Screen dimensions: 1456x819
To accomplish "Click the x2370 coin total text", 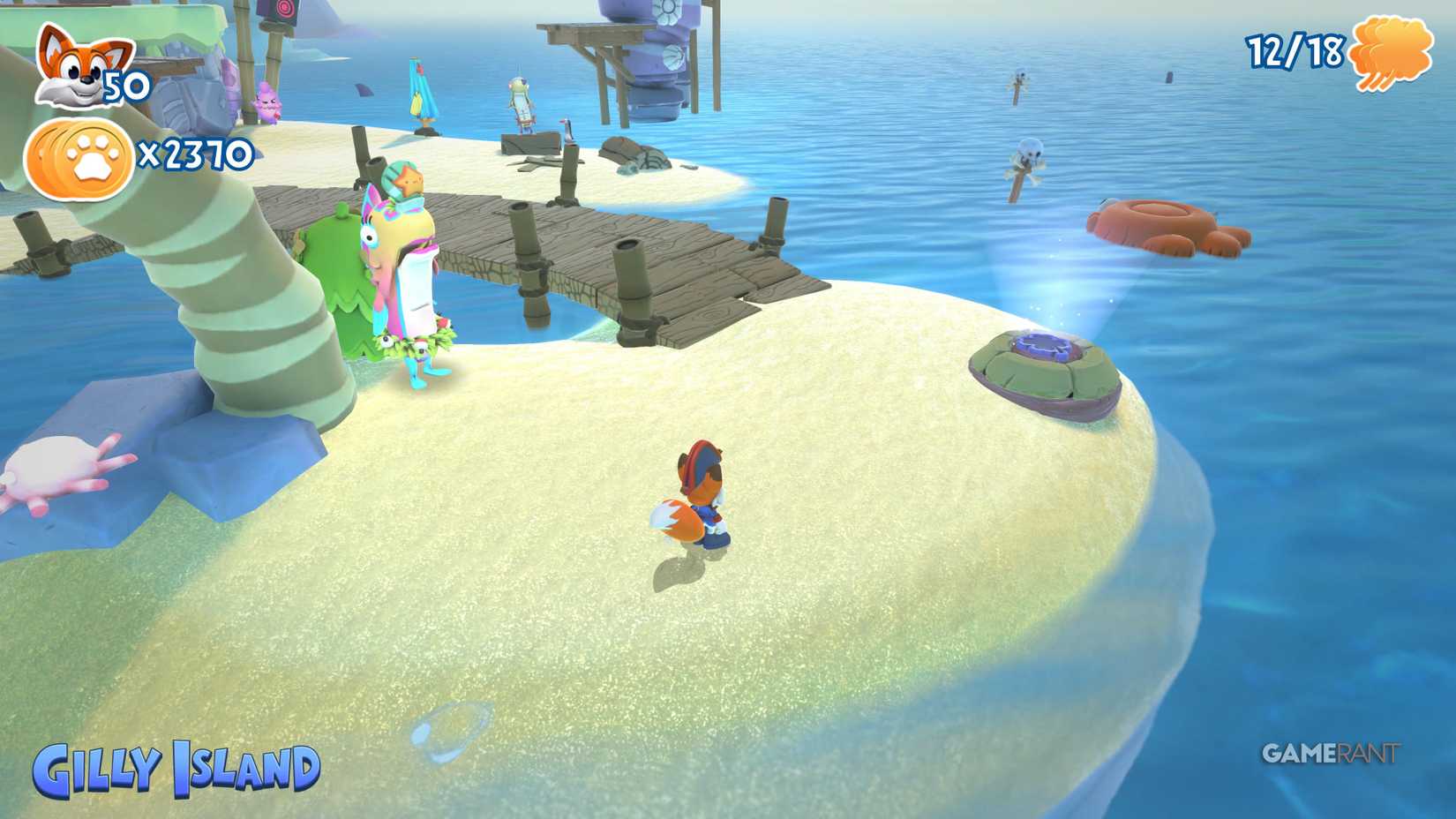I will point(194,156).
